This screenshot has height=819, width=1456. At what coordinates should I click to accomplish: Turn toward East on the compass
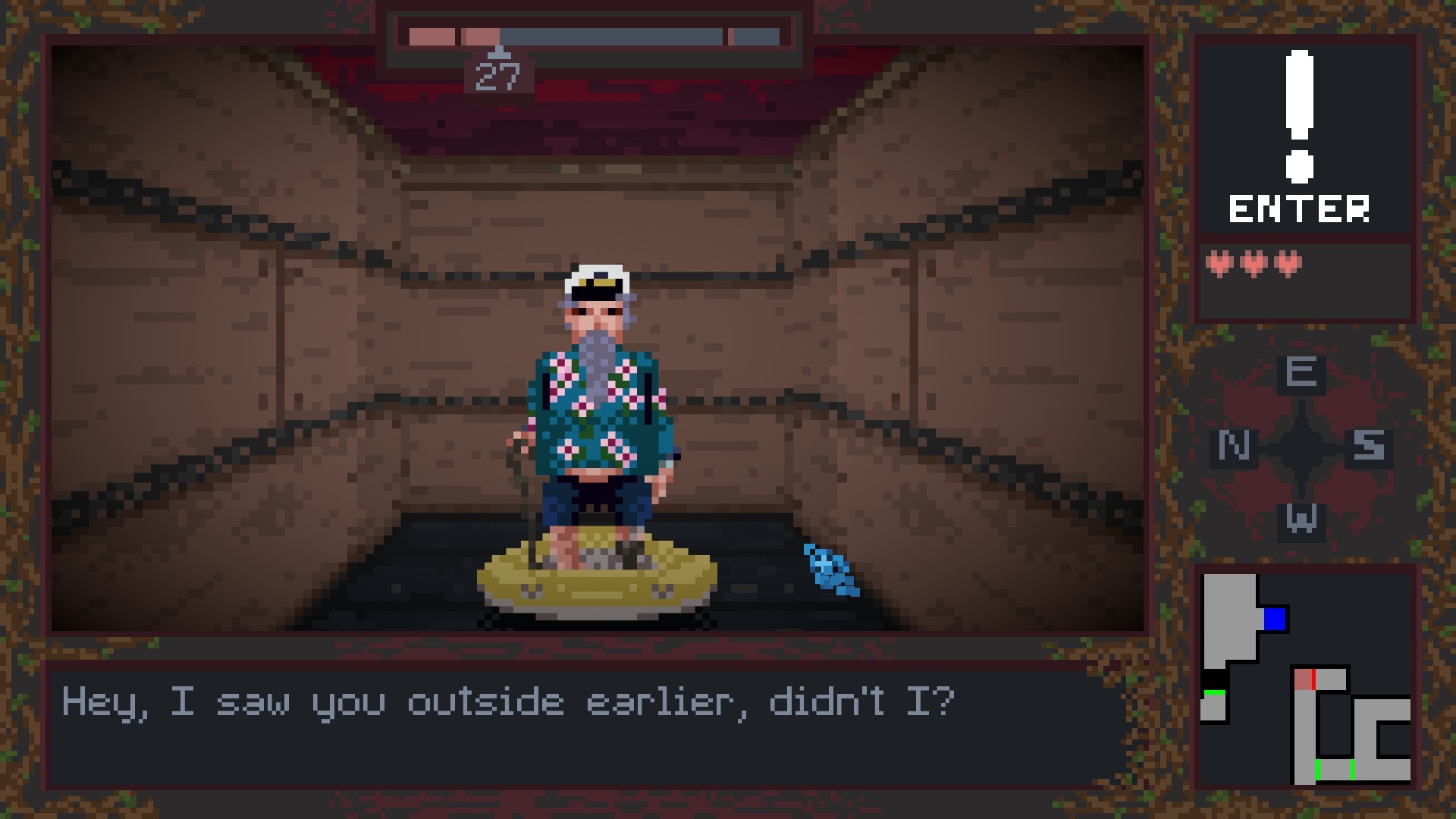tap(1301, 373)
